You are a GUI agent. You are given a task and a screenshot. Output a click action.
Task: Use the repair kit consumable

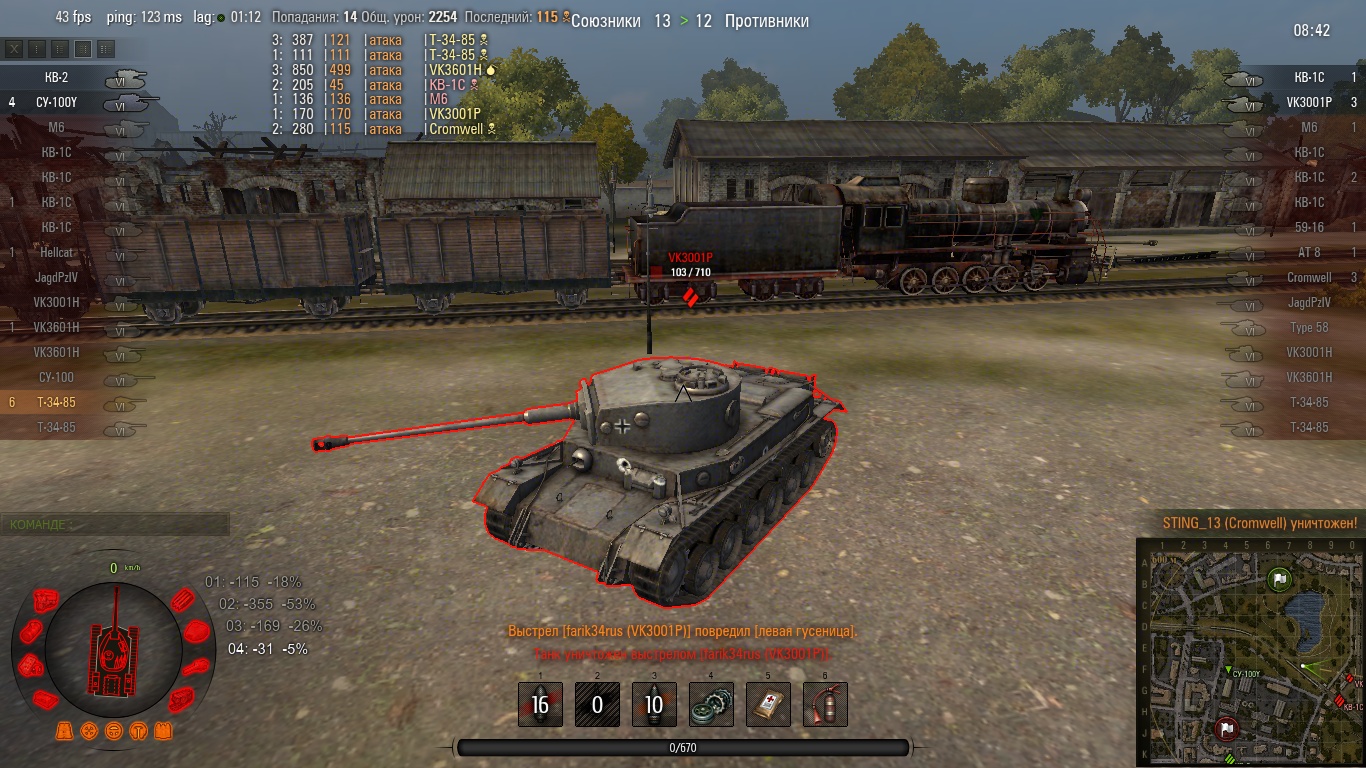click(711, 704)
